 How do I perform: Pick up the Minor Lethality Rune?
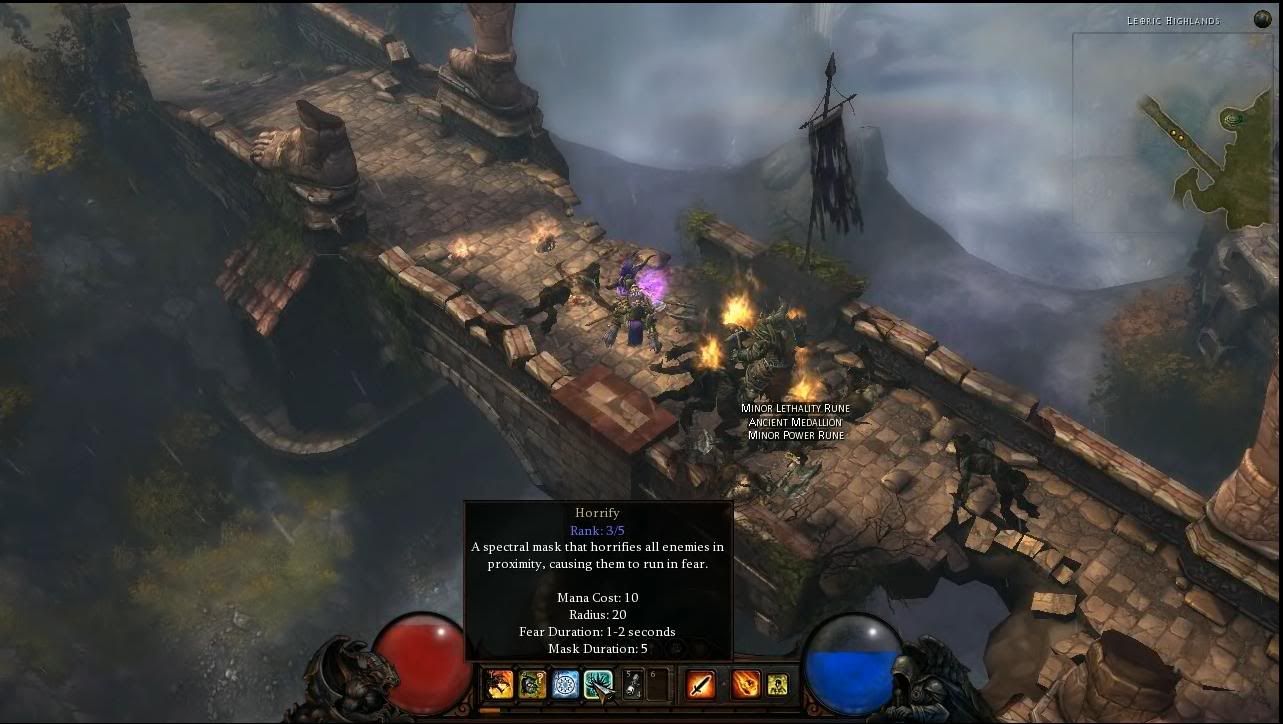tap(794, 408)
